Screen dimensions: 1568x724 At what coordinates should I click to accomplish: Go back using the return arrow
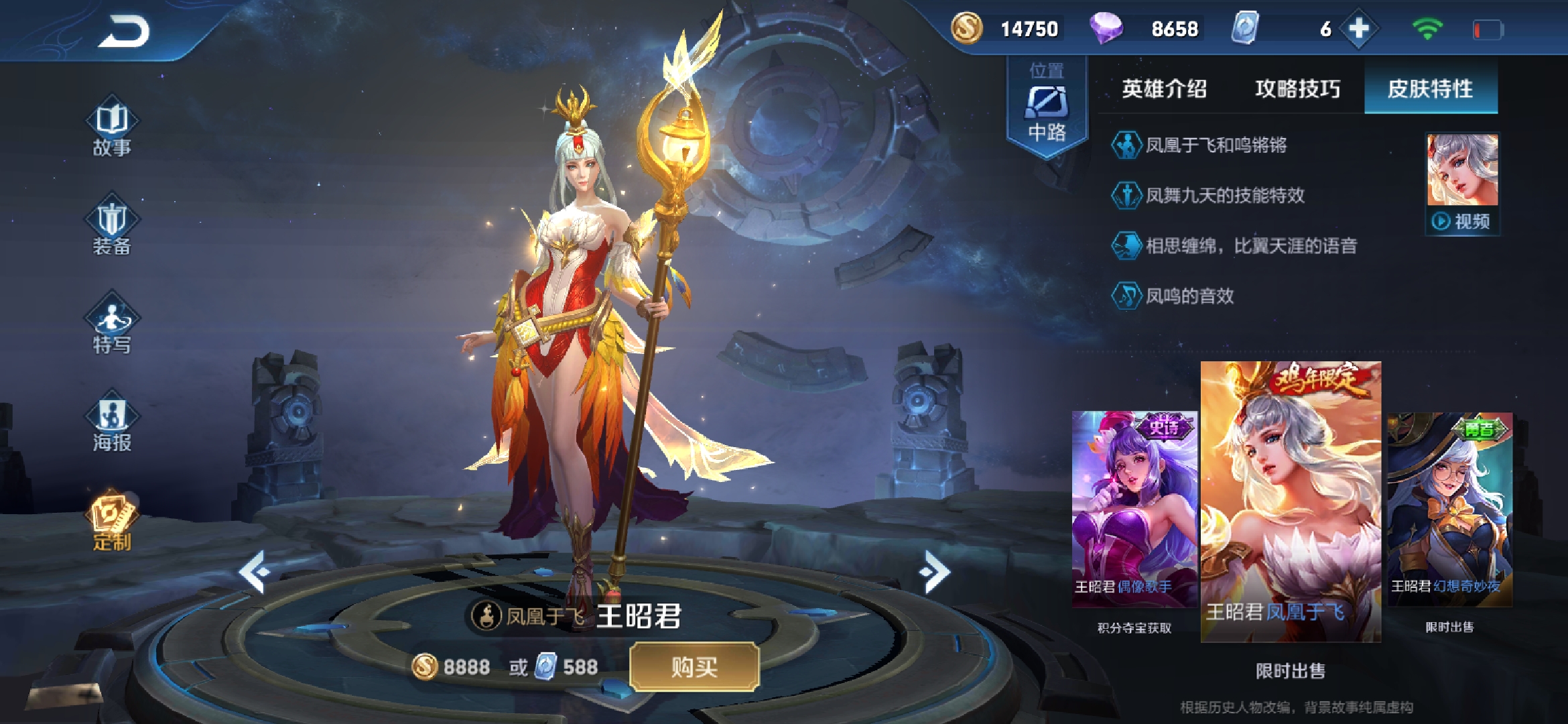point(125,32)
